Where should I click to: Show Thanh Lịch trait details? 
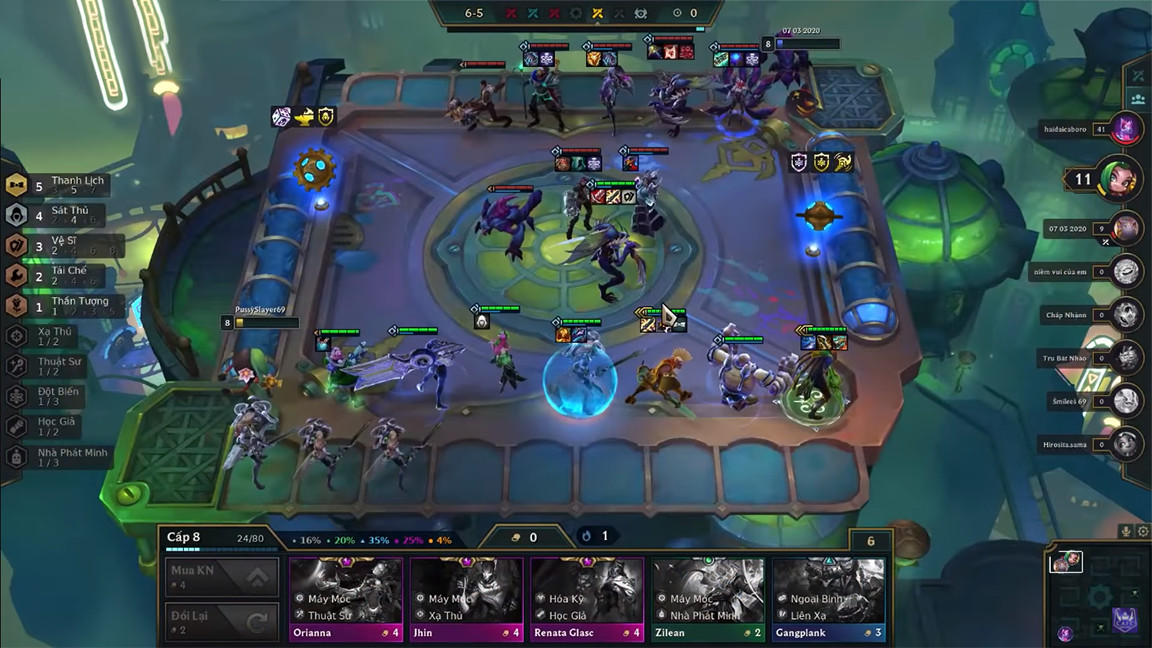coord(58,185)
